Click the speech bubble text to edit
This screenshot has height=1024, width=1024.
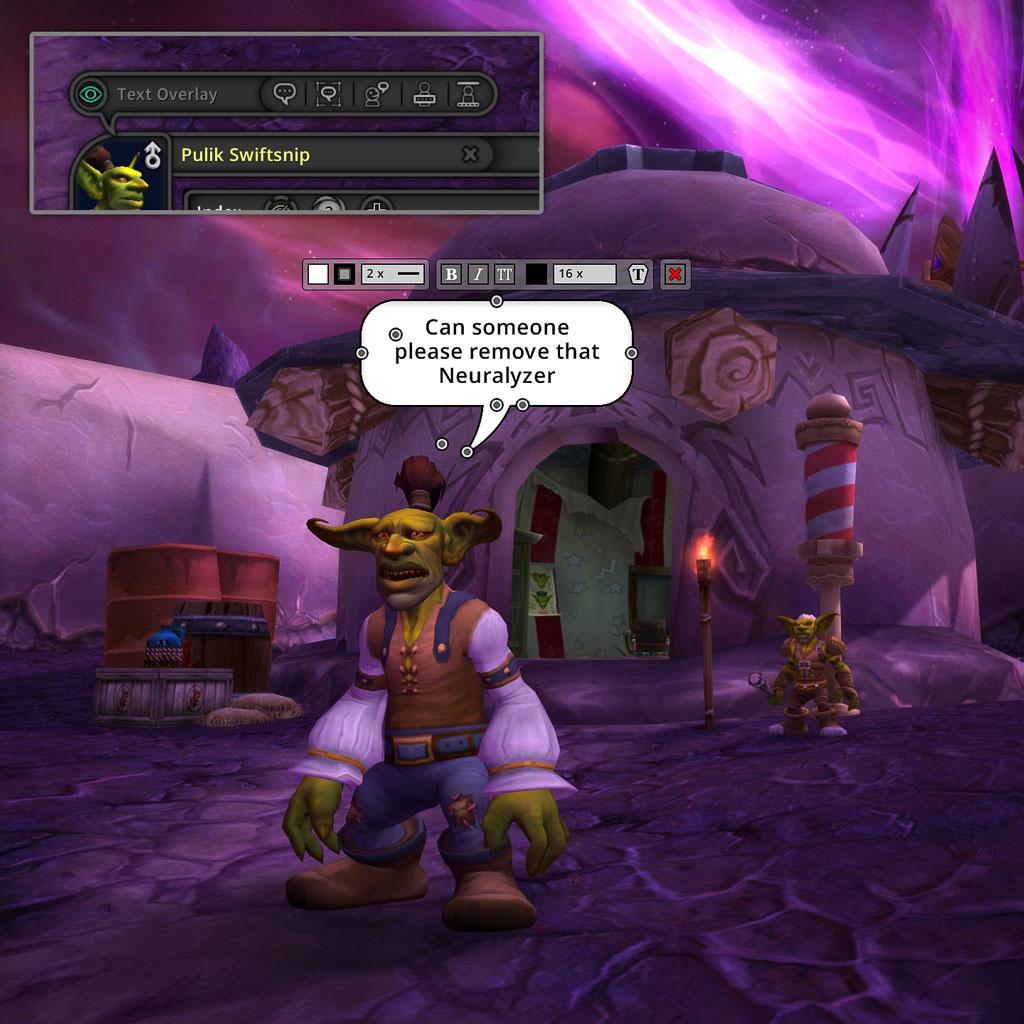(496, 351)
